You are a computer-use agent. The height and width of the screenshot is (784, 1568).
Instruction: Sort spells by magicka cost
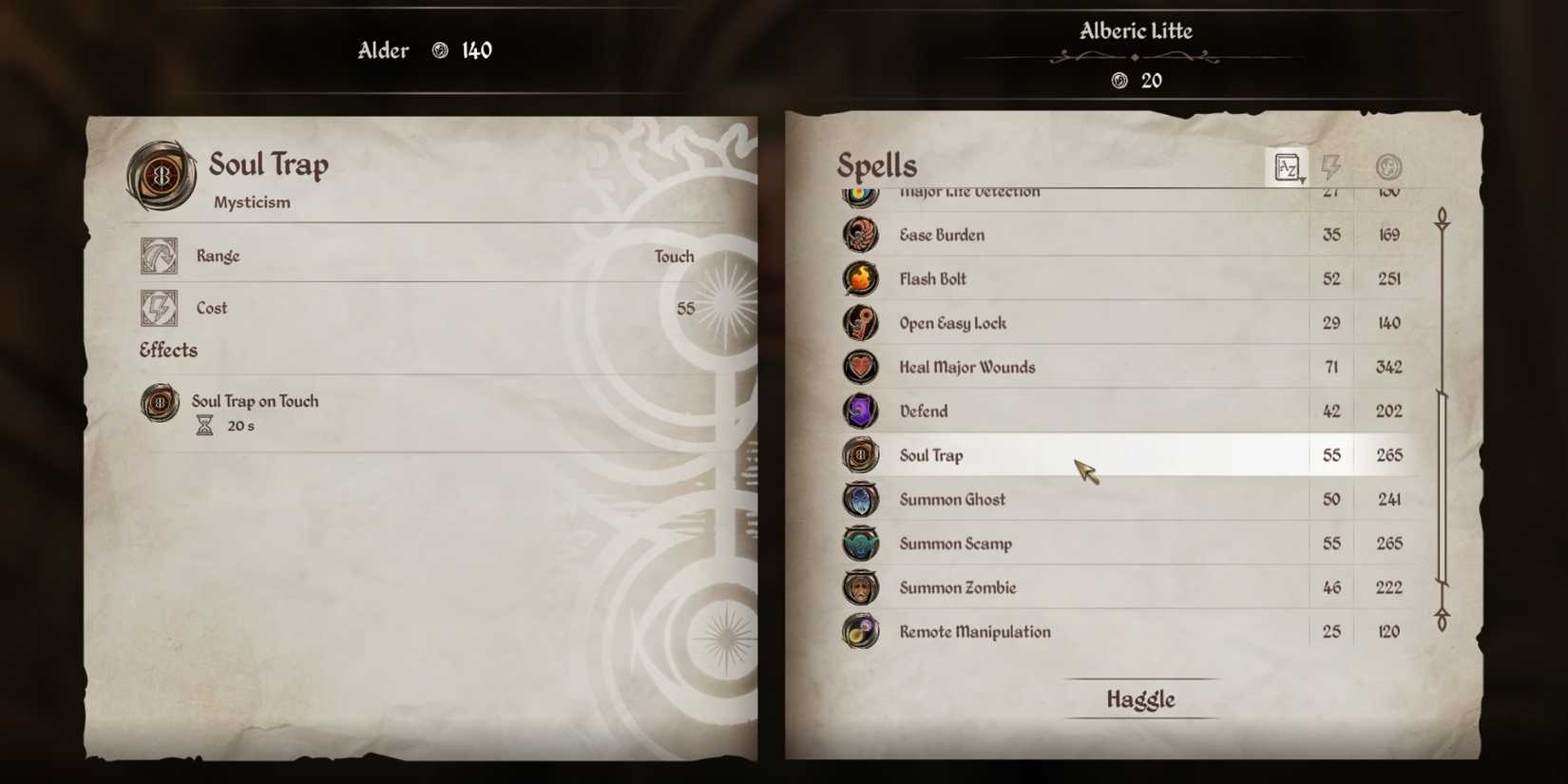[x=1330, y=166]
